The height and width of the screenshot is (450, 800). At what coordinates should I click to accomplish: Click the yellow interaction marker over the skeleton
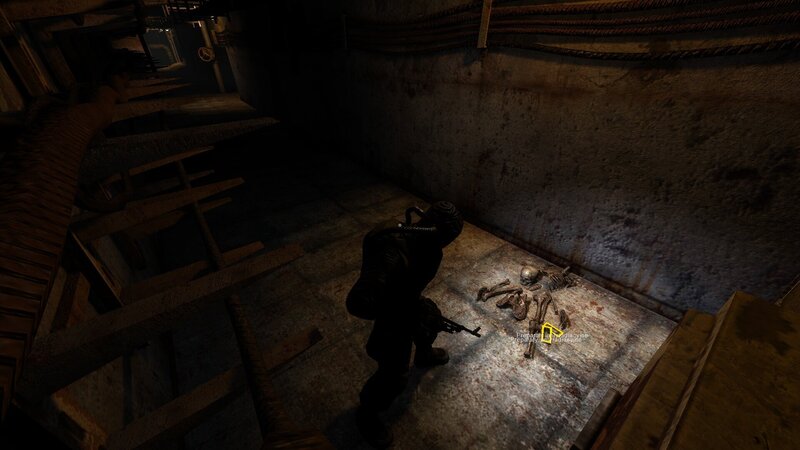[x=548, y=335]
